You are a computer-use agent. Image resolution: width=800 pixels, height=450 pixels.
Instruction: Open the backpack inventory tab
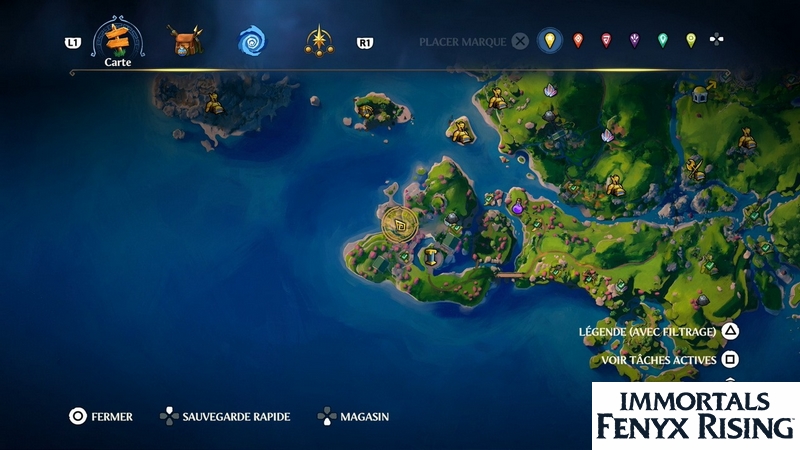click(x=185, y=42)
